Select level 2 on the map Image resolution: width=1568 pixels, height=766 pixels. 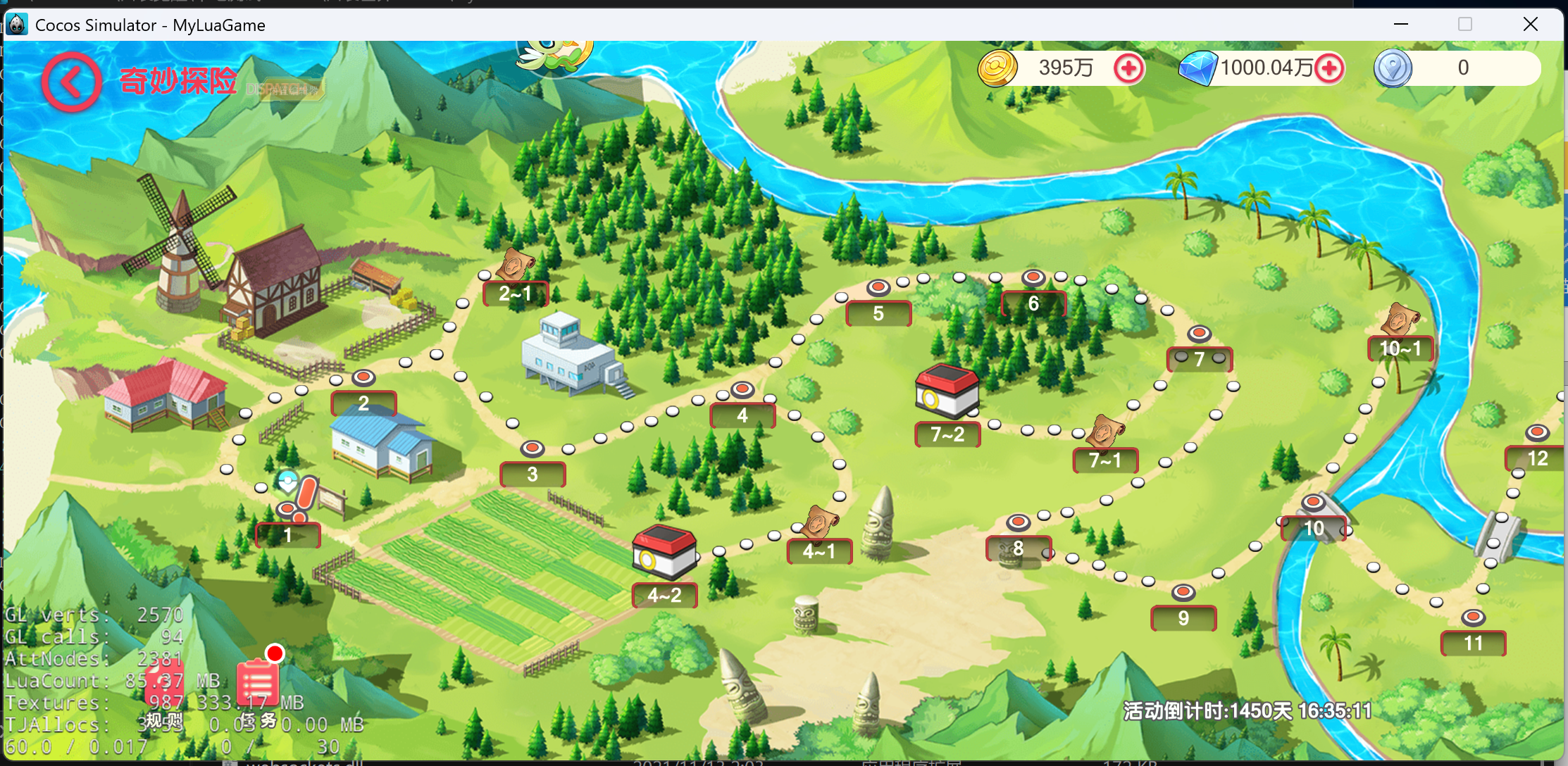coord(363,403)
